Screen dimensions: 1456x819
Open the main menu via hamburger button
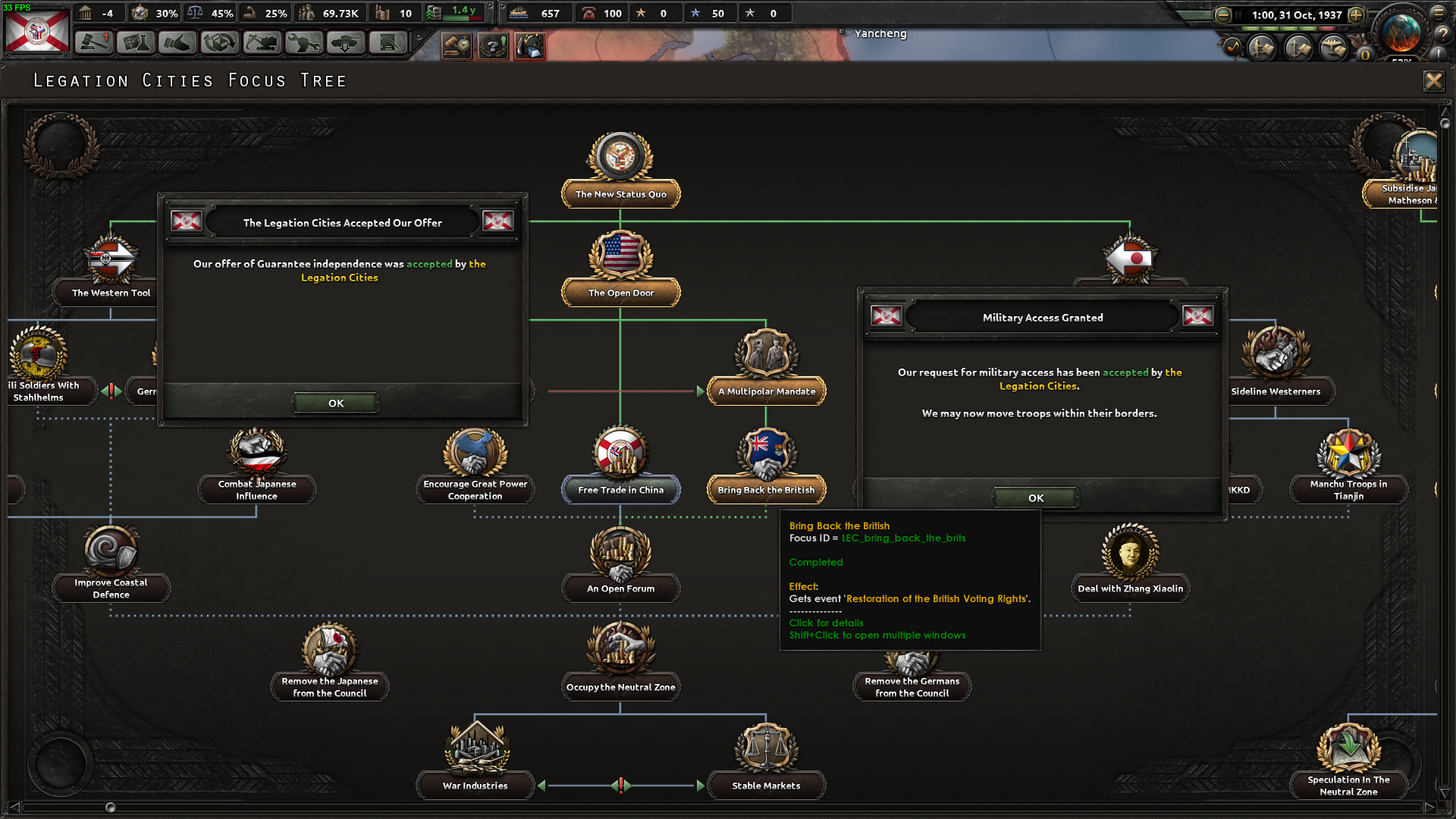[x=1439, y=13]
